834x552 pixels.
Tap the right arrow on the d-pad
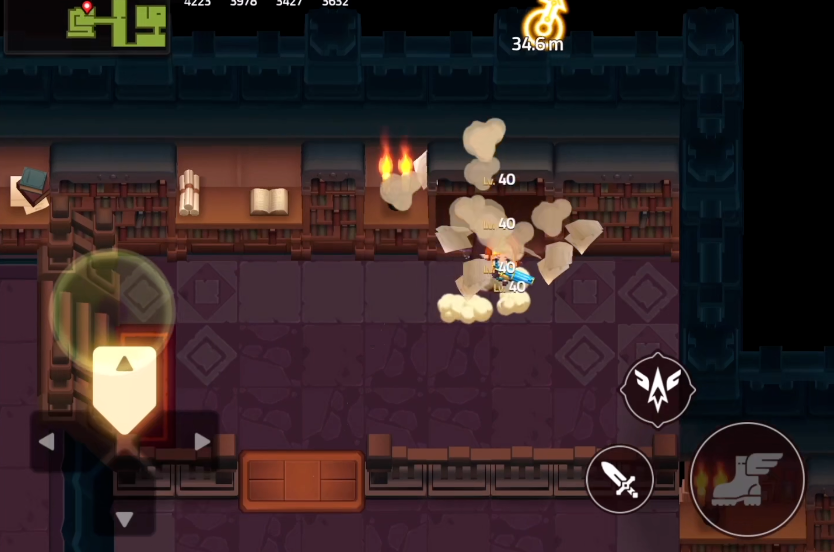click(202, 442)
